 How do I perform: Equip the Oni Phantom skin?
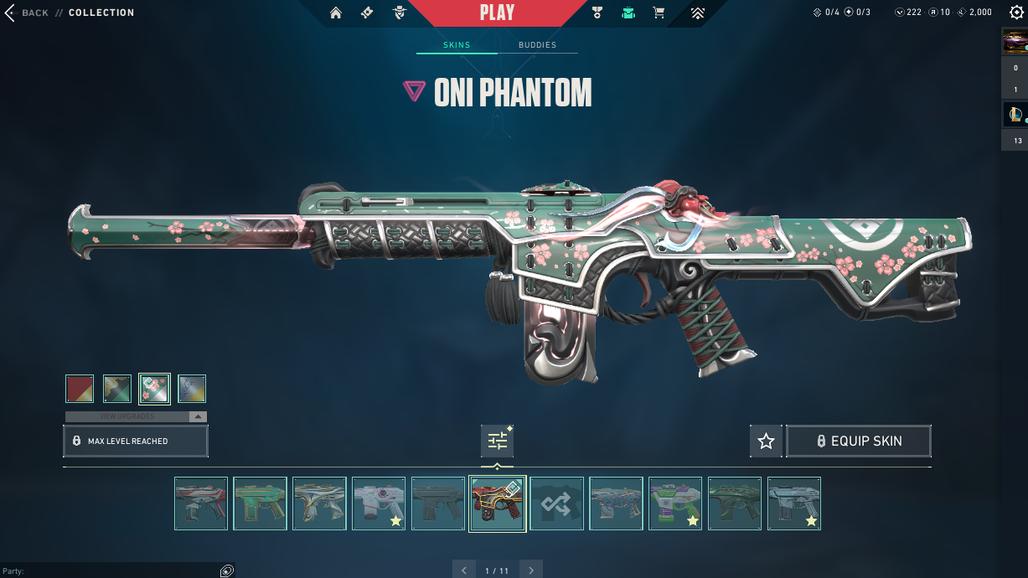point(859,441)
